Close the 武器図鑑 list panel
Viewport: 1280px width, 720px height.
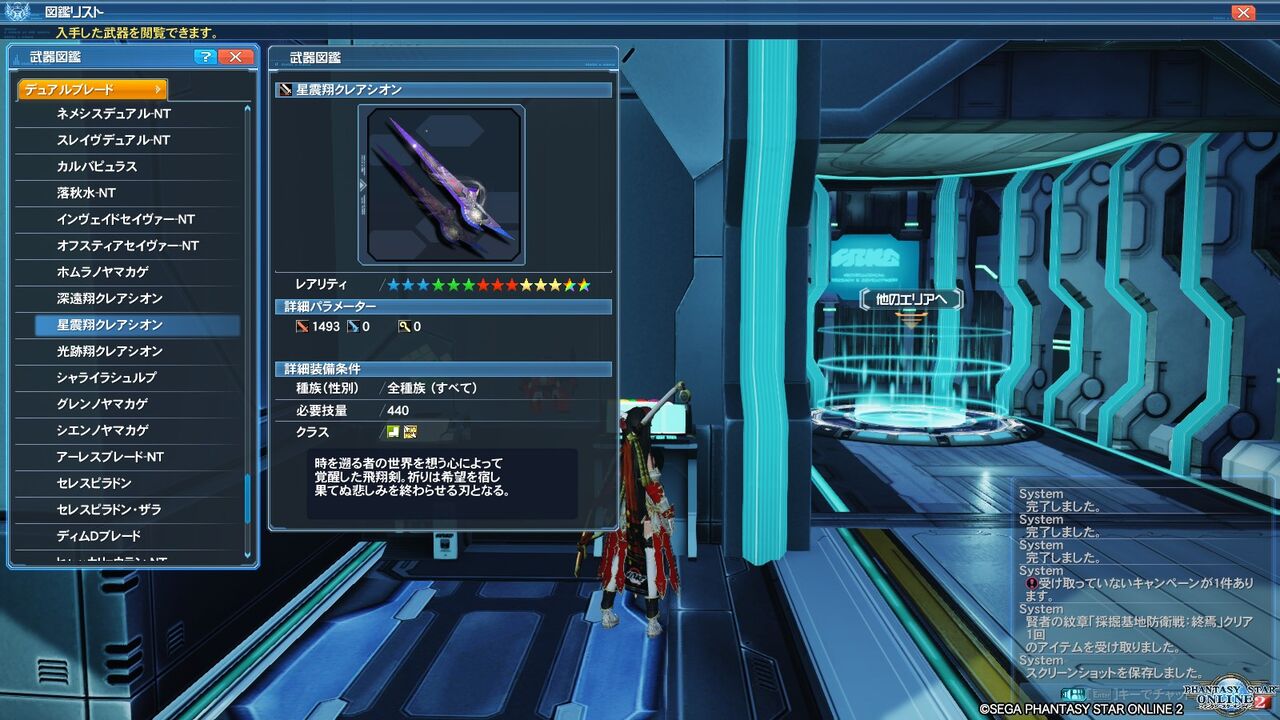pos(236,57)
